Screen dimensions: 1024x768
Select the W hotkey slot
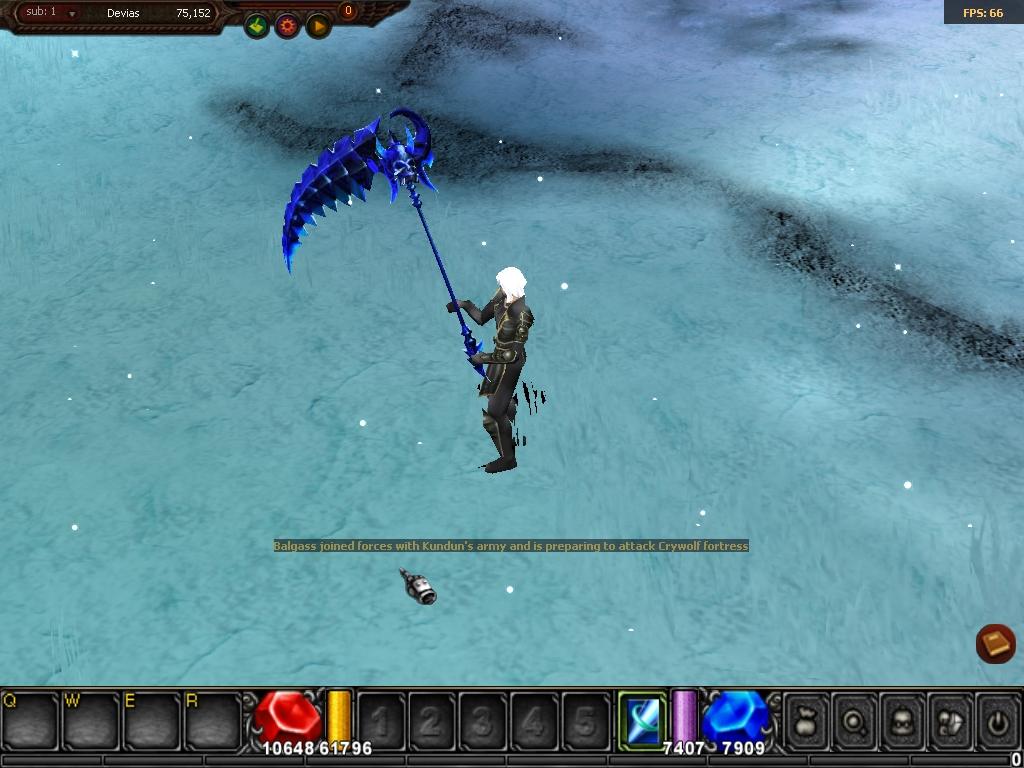click(91, 720)
